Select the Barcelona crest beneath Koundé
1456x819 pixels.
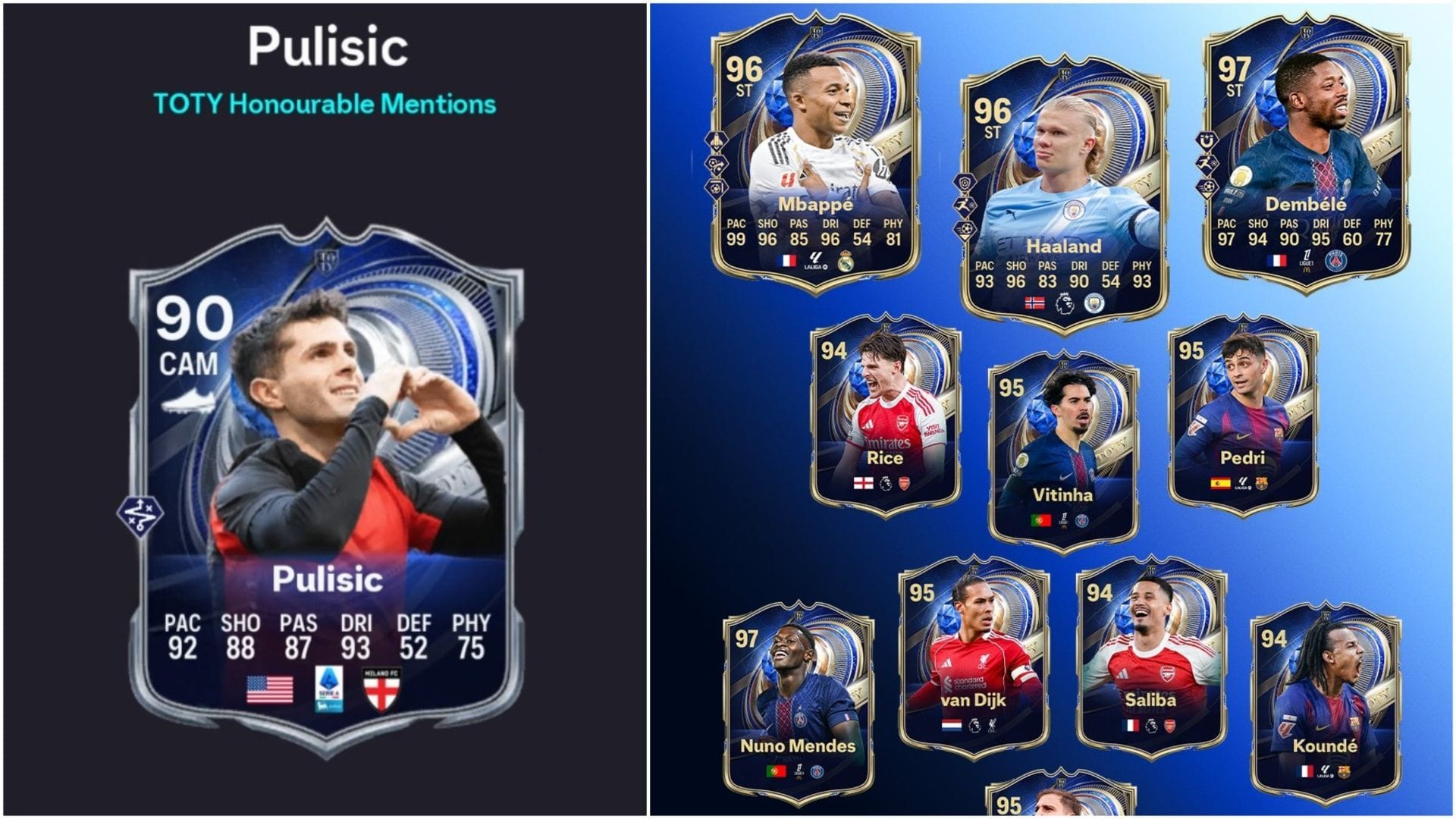pos(1345,771)
